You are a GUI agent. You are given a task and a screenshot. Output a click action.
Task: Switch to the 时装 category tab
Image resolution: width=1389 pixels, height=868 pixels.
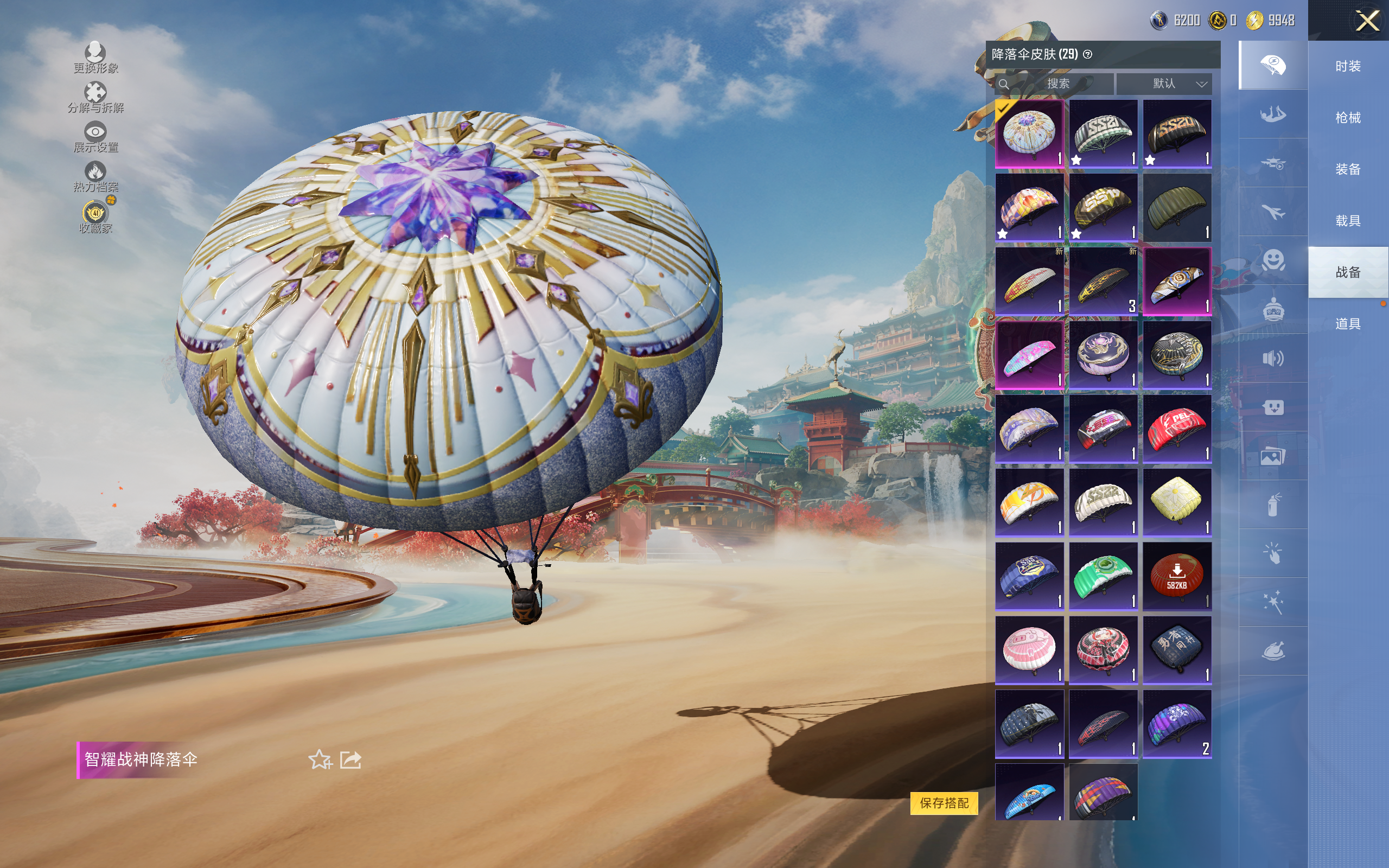point(1348,67)
